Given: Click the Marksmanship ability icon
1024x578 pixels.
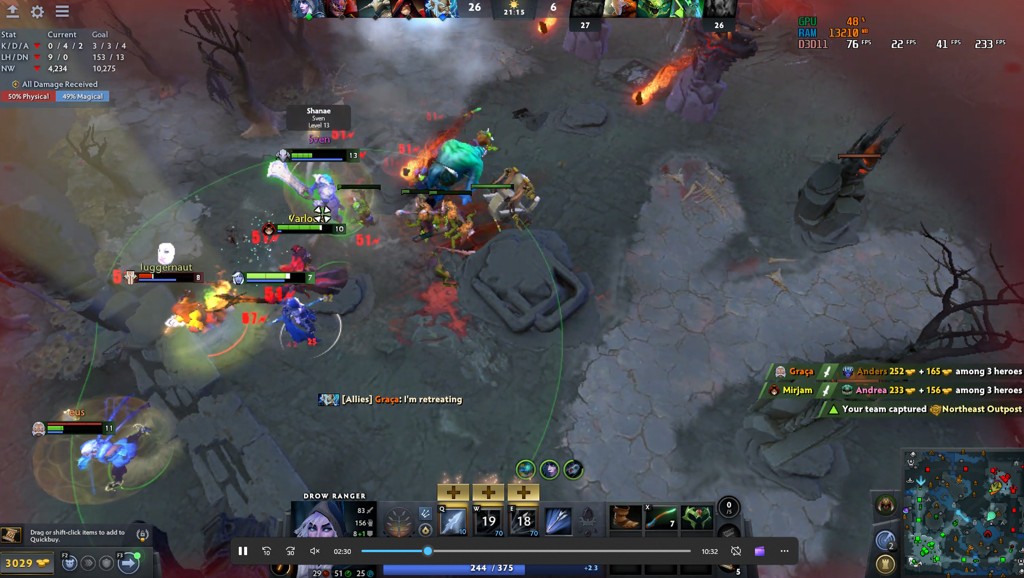Looking at the screenshot, I should click(x=558, y=520).
